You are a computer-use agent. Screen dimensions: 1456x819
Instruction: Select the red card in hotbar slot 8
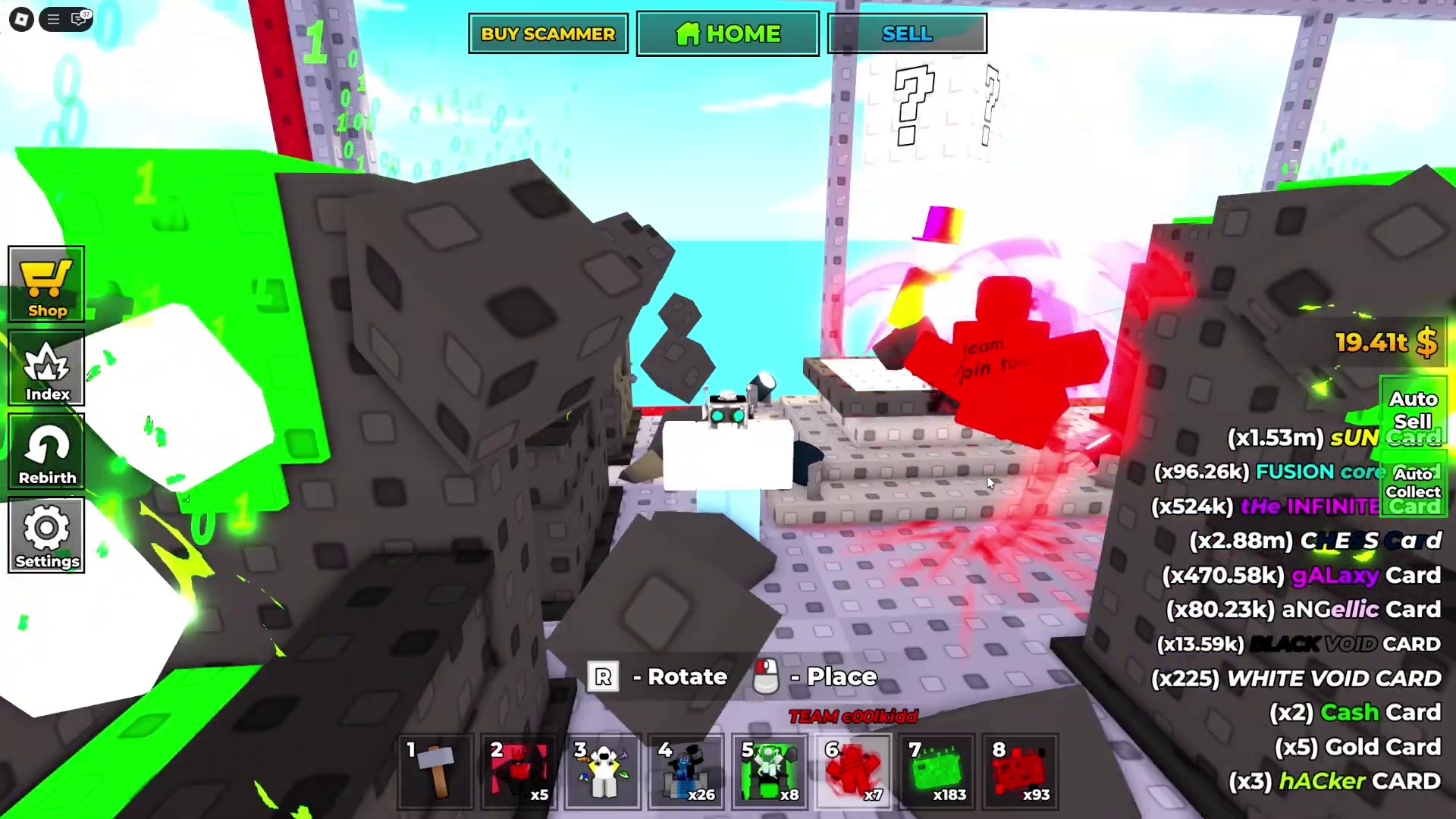click(1020, 770)
